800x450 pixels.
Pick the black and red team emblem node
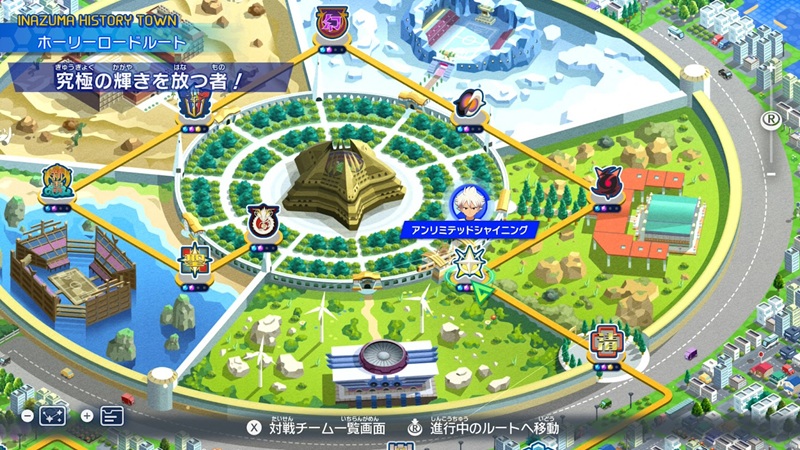click(607, 184)
